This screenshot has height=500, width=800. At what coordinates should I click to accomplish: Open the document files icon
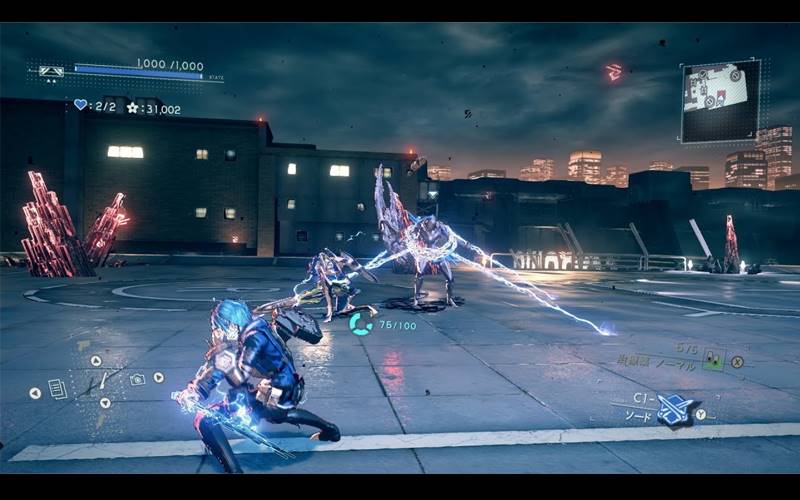(58, 389)
